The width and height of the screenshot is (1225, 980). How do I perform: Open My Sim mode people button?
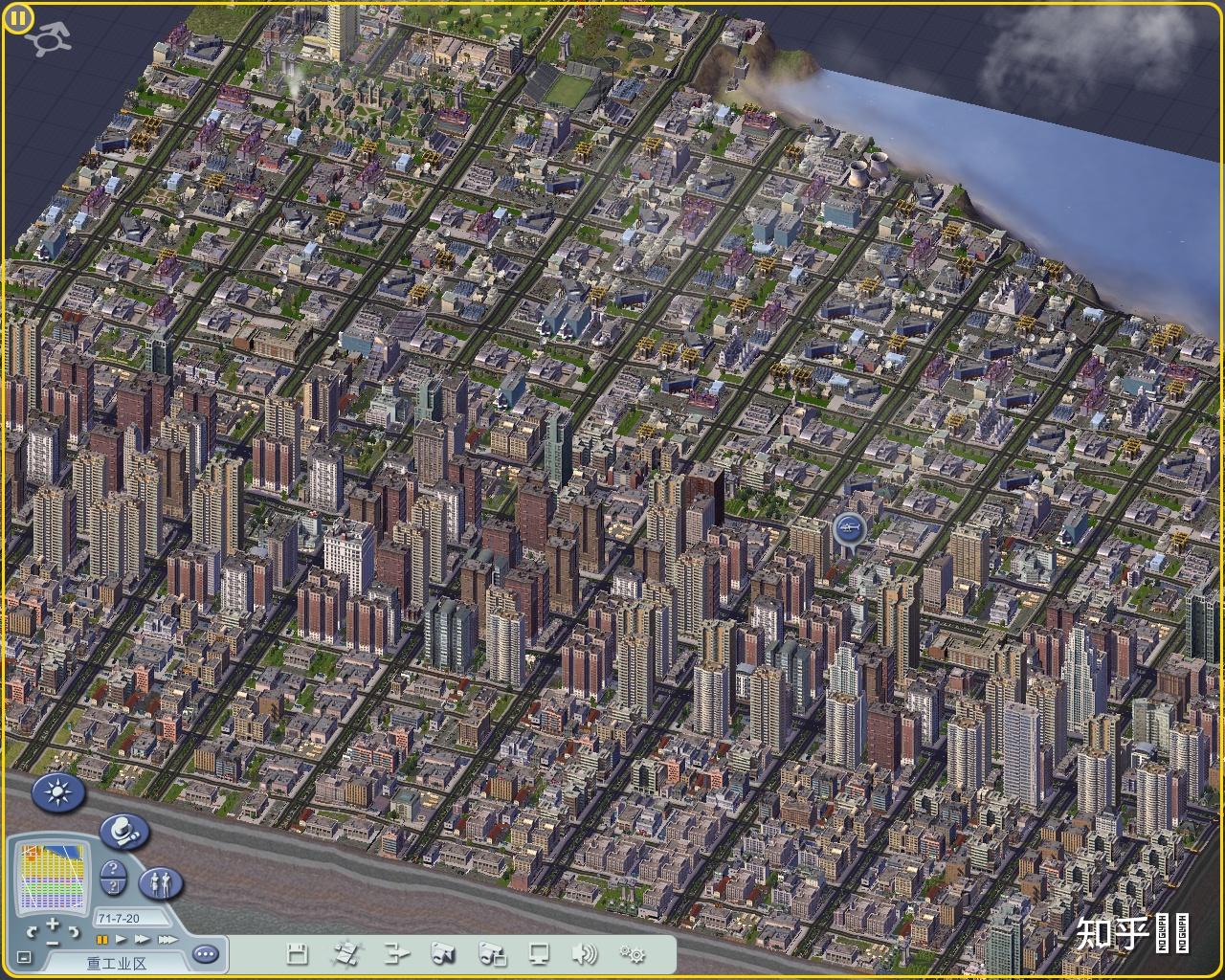tap(161, 882)
